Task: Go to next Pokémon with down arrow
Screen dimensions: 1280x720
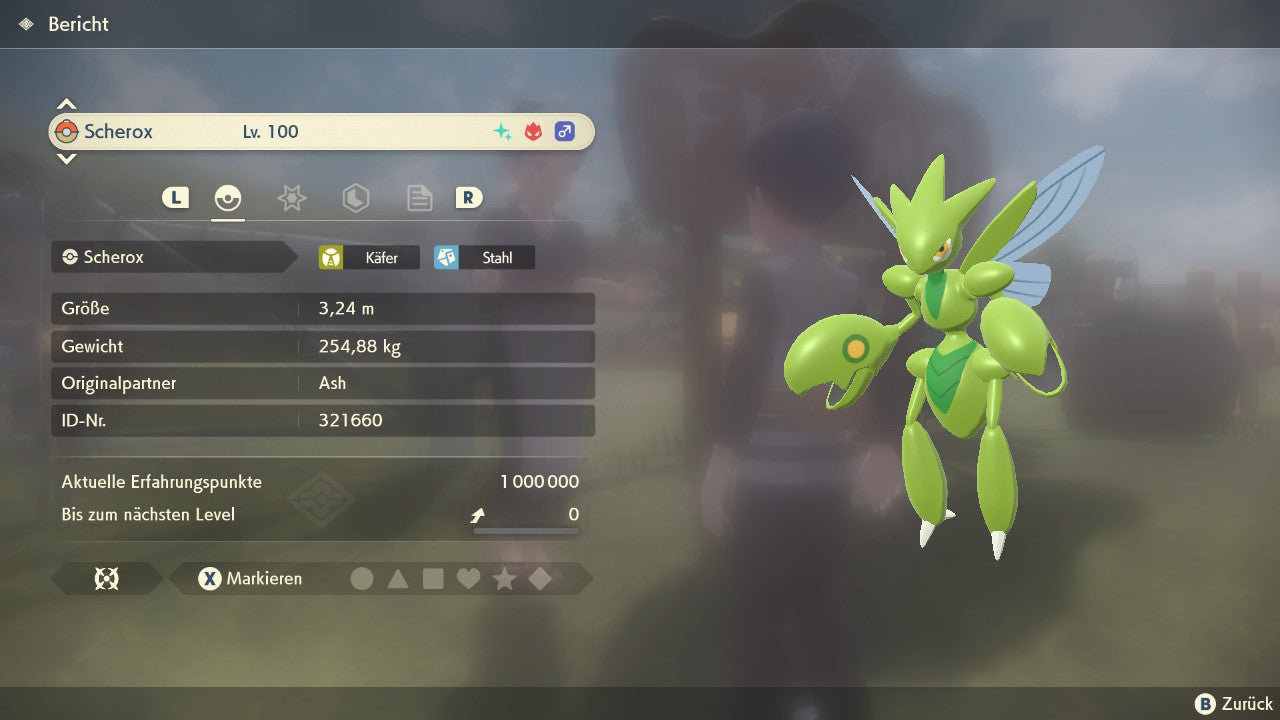Action: [x=66, y=159]
